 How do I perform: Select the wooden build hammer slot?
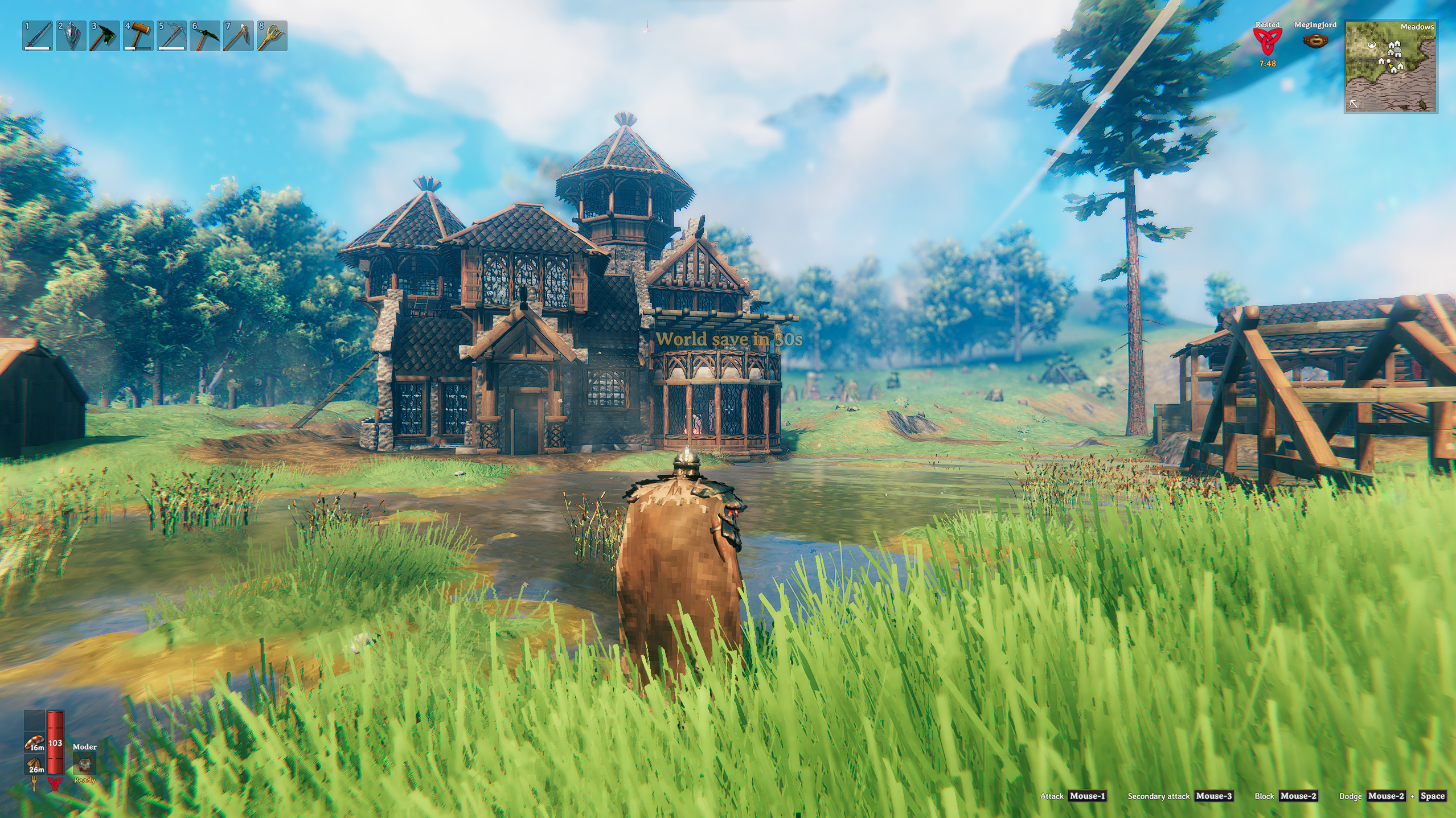138,36
